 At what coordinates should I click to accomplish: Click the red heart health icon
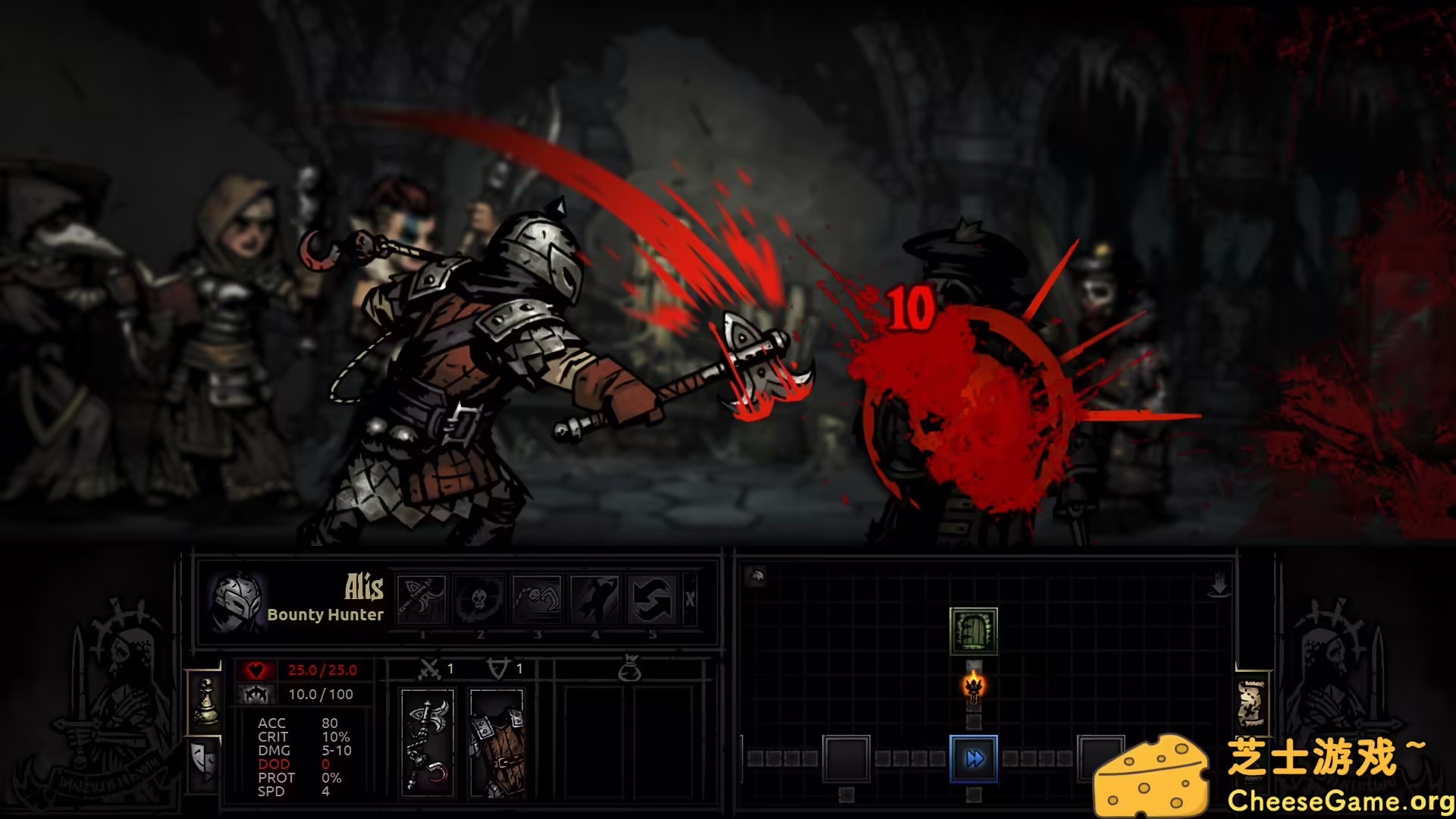point(256,670)
